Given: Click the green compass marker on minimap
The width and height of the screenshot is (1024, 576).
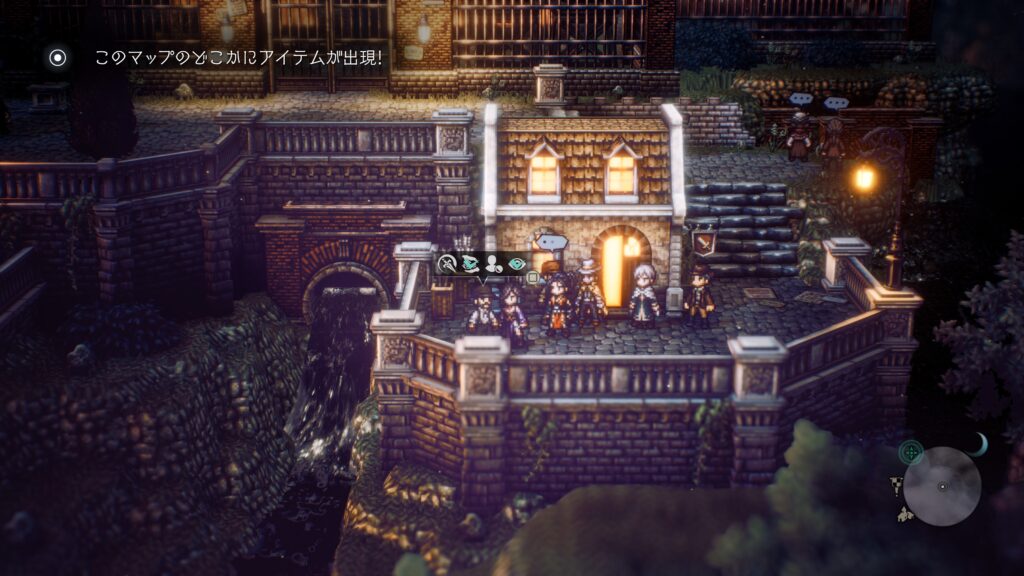Looking at the screenshot, I should coord(910,452).
